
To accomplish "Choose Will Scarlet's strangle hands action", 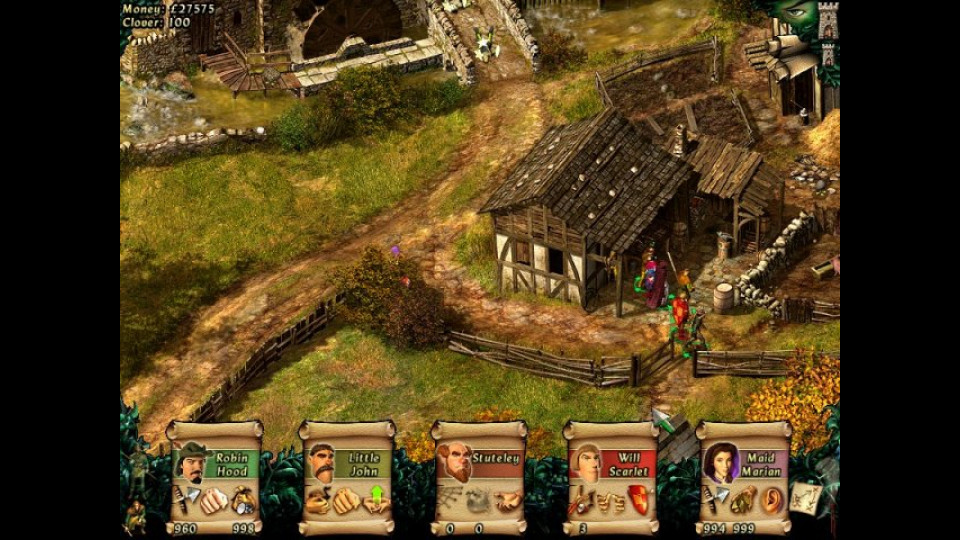I will (x=610, y=499).
